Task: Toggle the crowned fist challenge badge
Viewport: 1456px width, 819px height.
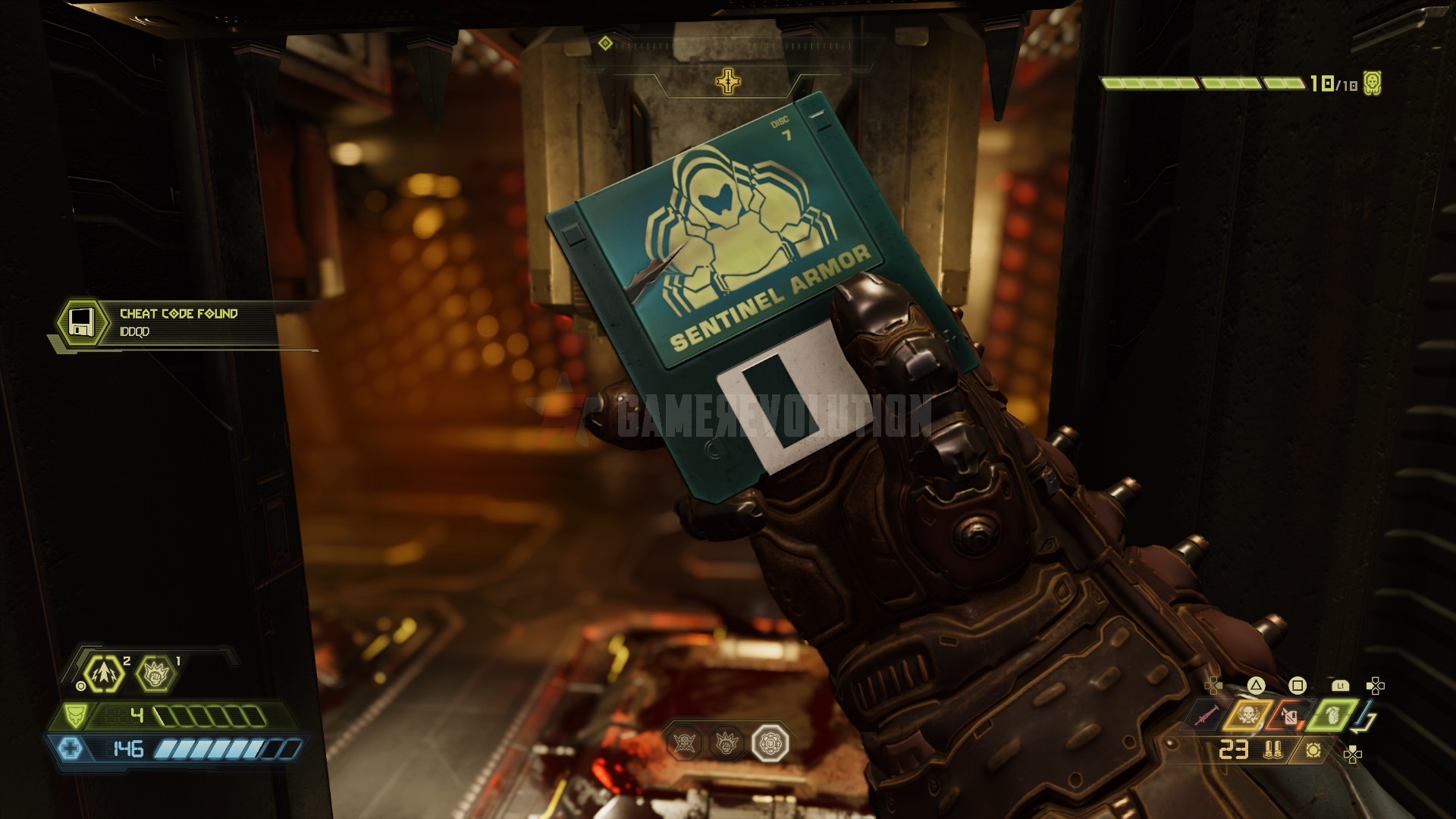Action: click(x=726, y=743)
